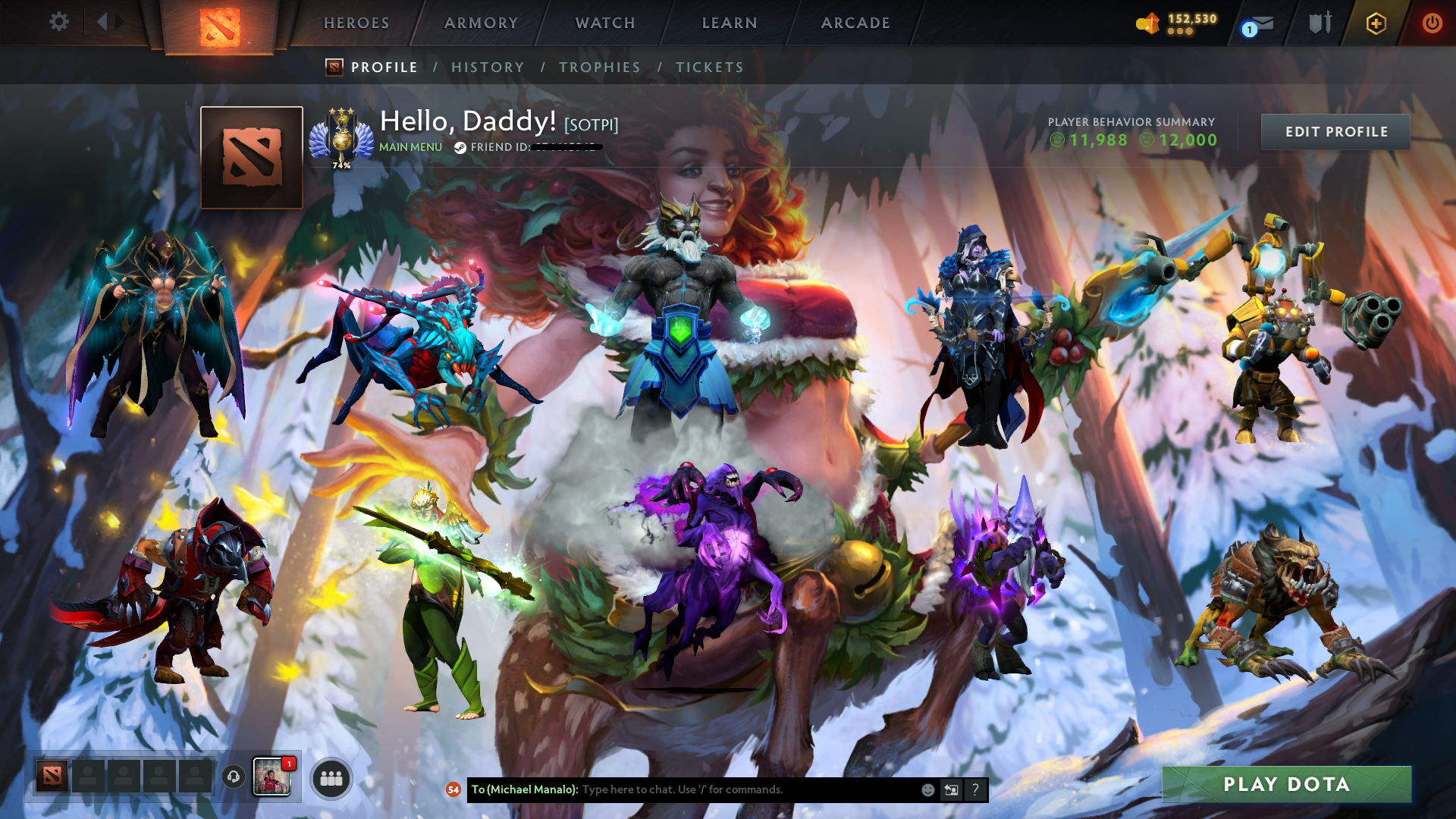Click the red power exit icon
The image size is (1456, 819).
point(1432,23)
